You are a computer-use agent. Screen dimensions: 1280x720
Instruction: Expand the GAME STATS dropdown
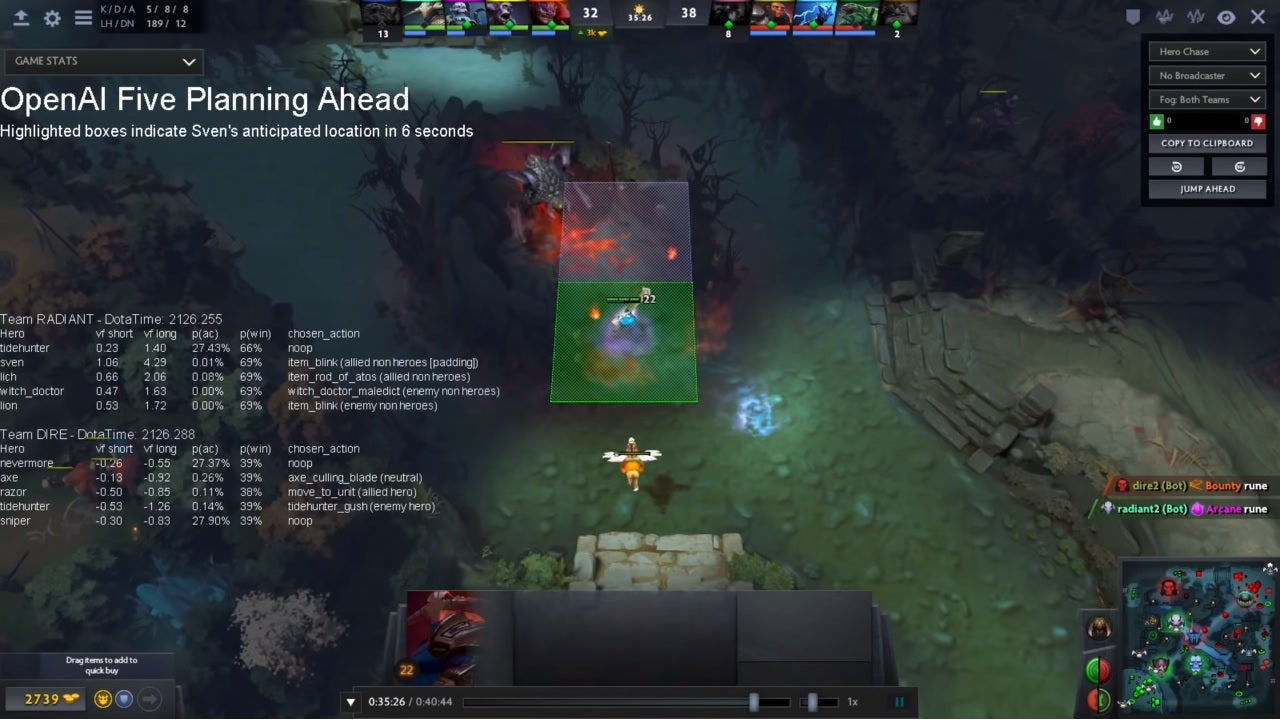(x=103, y=62)
